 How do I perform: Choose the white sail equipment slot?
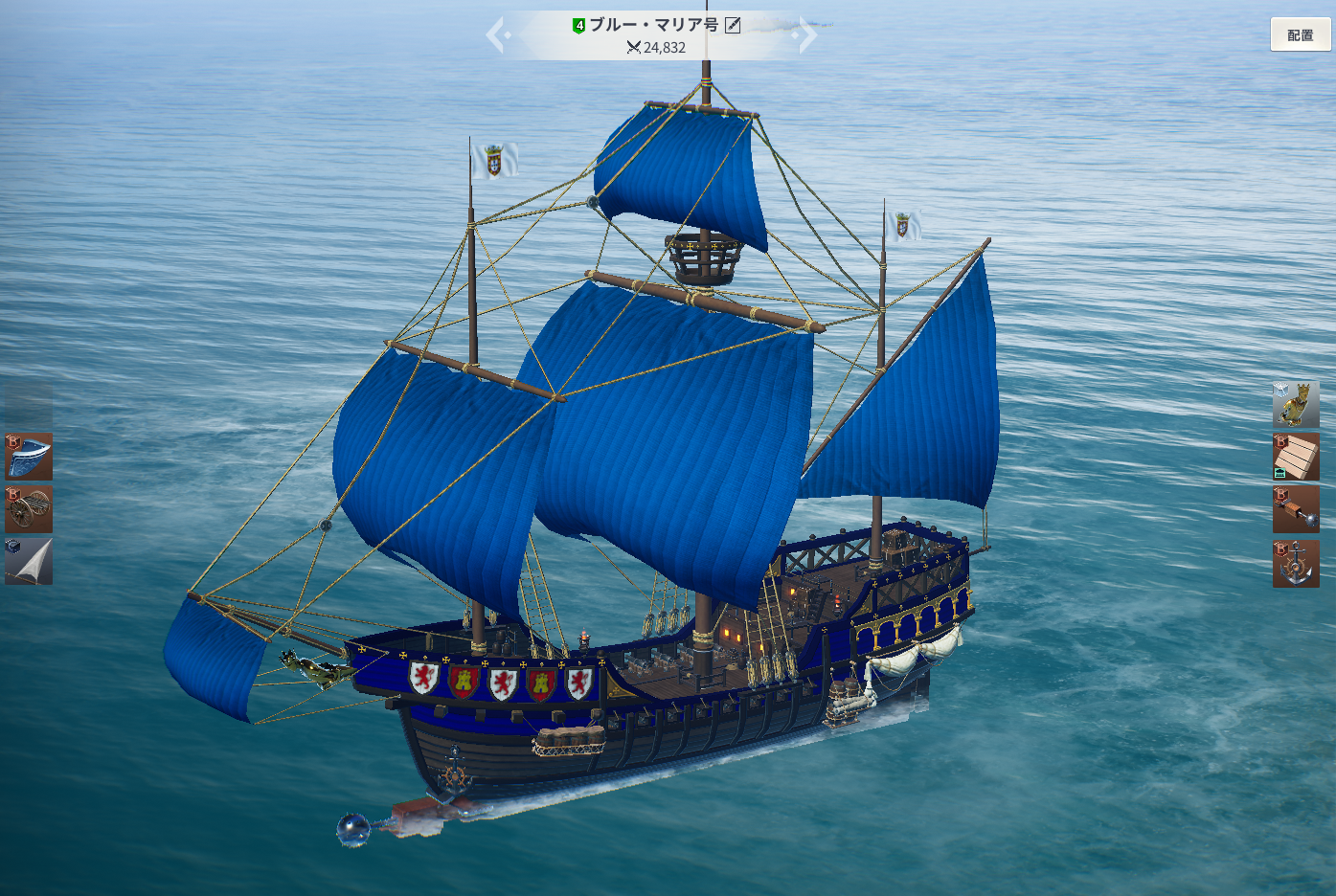pos(29,561)
